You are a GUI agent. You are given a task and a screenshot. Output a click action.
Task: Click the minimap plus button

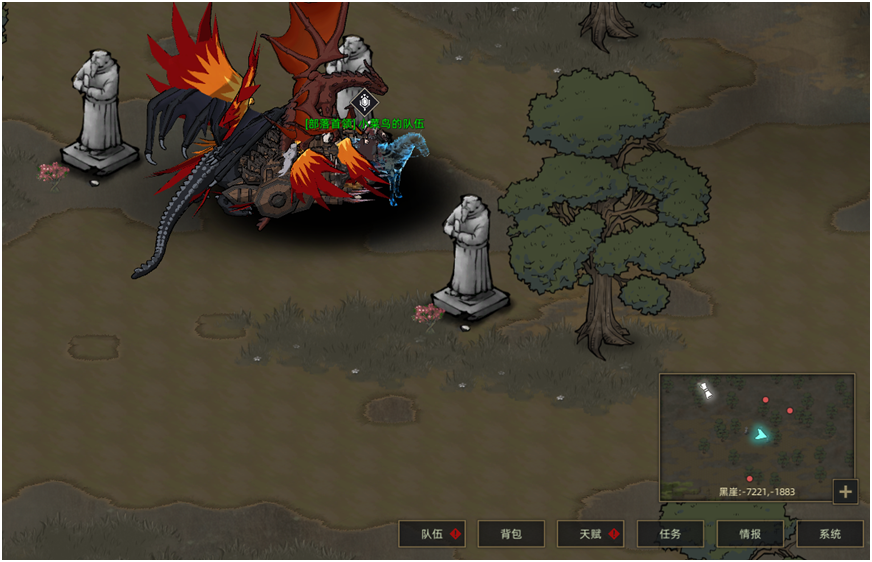(x=845, y=491)
